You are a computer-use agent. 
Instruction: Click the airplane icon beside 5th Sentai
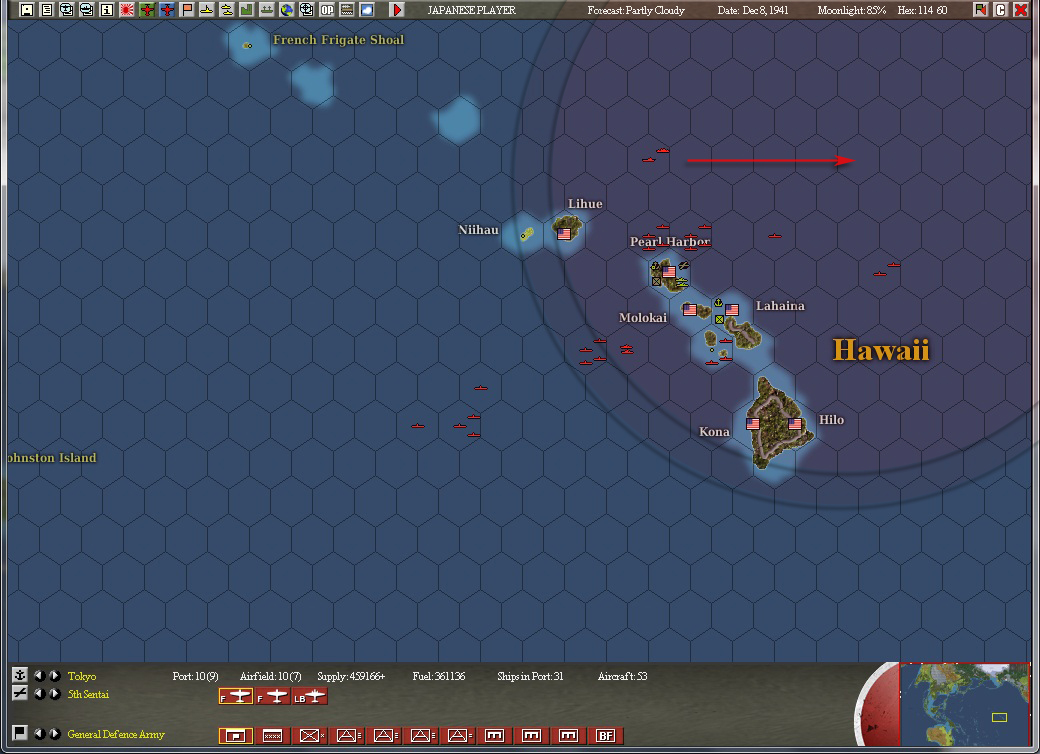pos(19,693)
